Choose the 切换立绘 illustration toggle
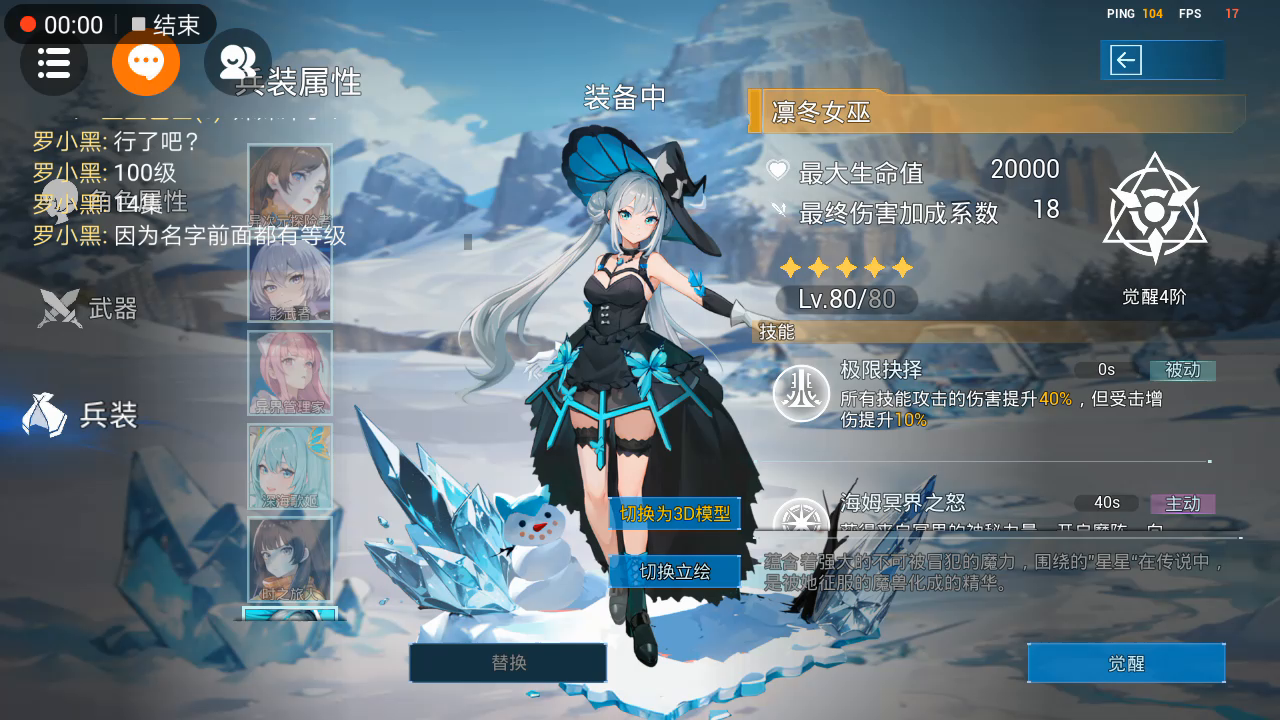Image resolution: width=1280 pixels, height=720 pixels. click(675, 572)
